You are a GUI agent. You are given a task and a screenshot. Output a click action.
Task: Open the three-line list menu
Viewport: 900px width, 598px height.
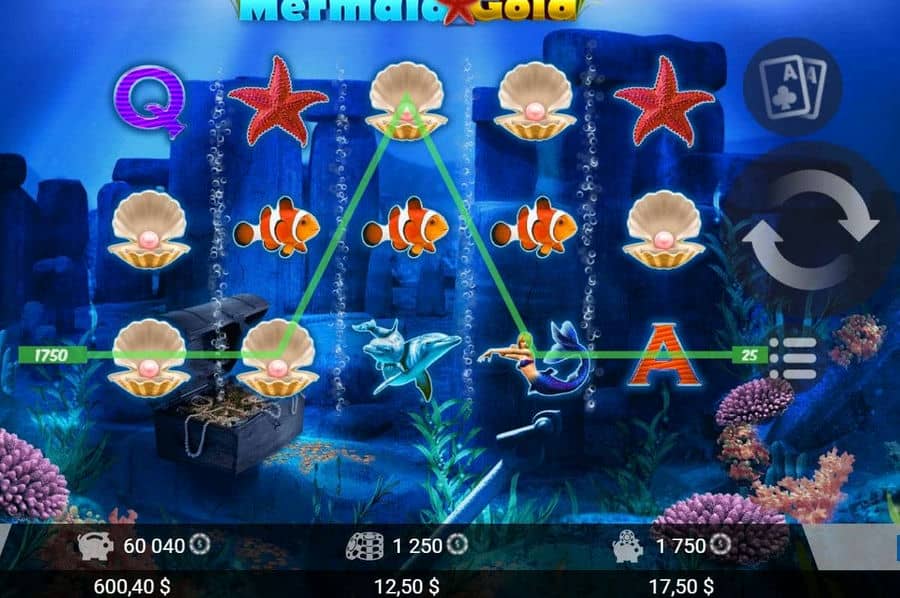click(x=796, y=358)
